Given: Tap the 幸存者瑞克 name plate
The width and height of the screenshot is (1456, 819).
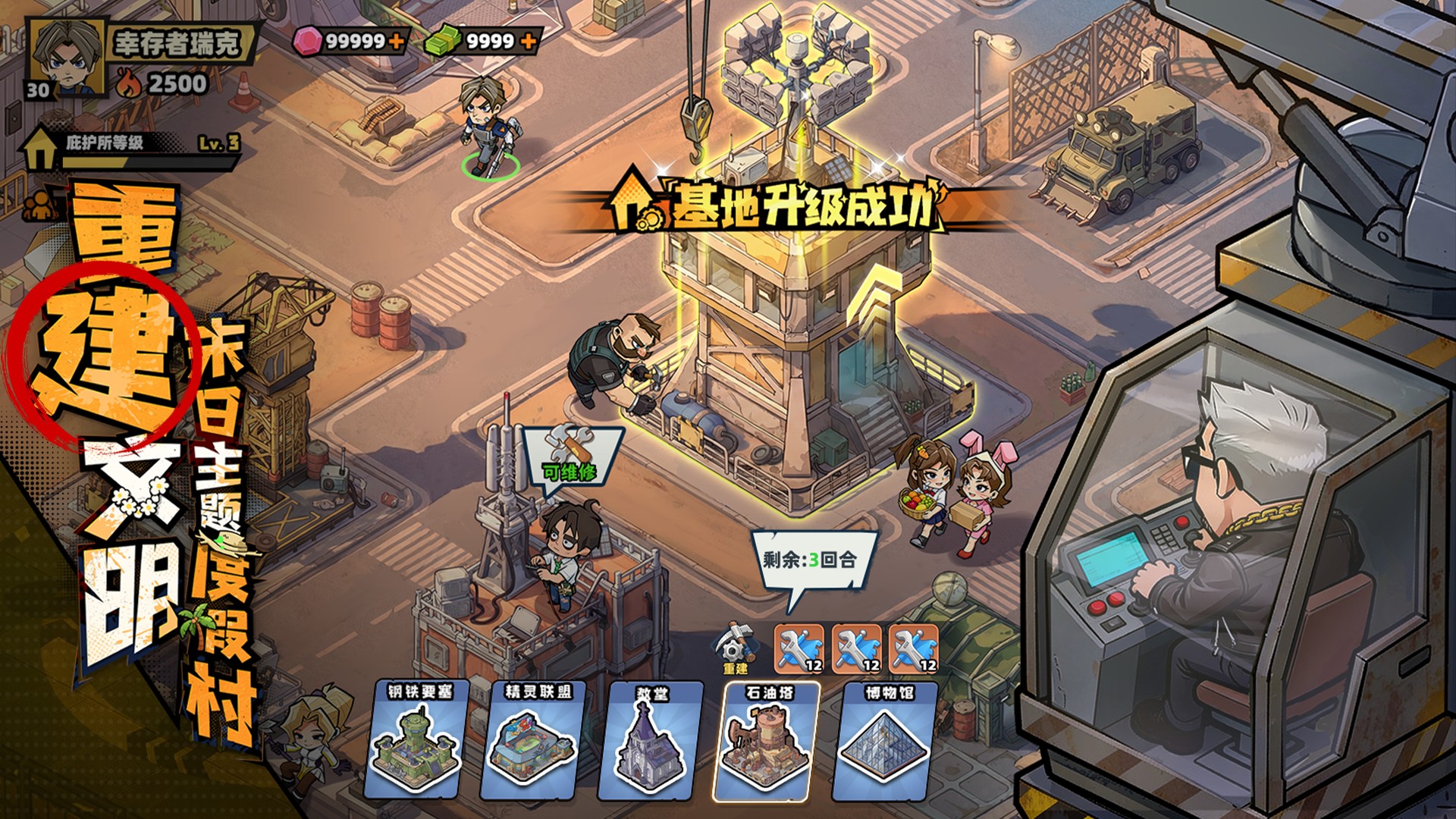Looking at the screenshot, I should pyautogui.click(x=174, y=43).
